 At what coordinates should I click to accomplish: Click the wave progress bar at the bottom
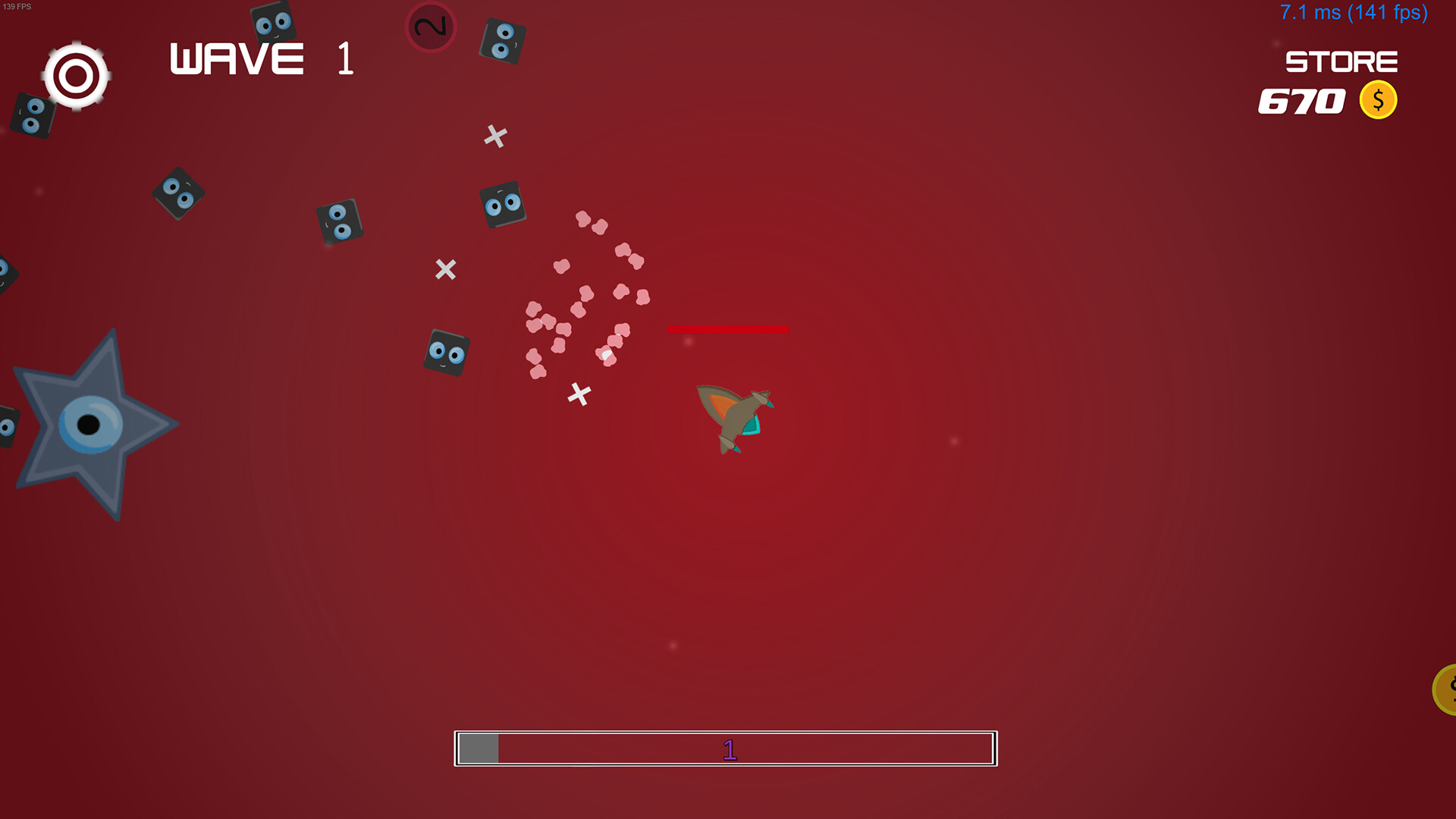point(726,748)
